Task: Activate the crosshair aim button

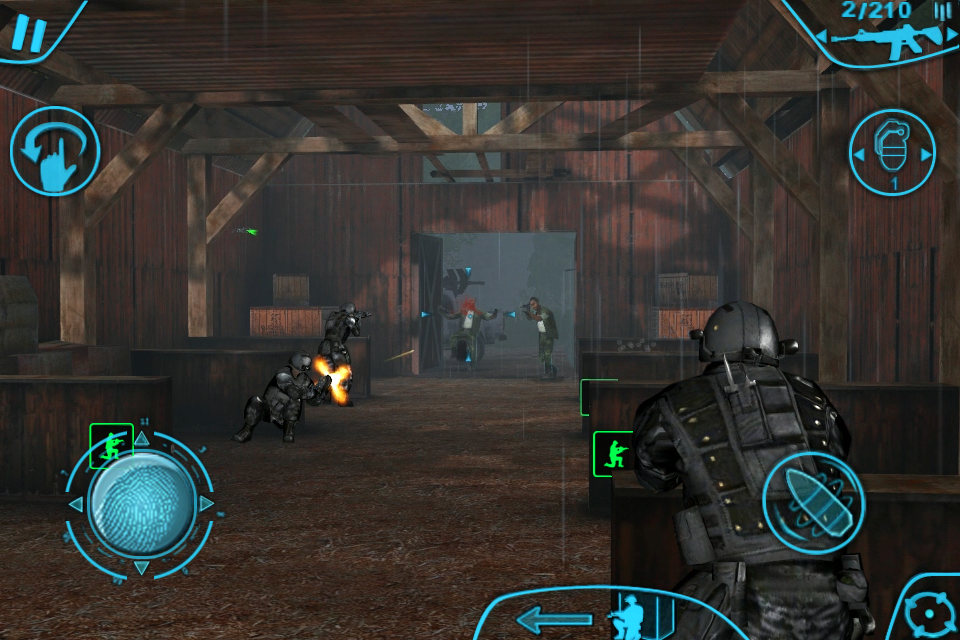Action: (x=932, y=612)
